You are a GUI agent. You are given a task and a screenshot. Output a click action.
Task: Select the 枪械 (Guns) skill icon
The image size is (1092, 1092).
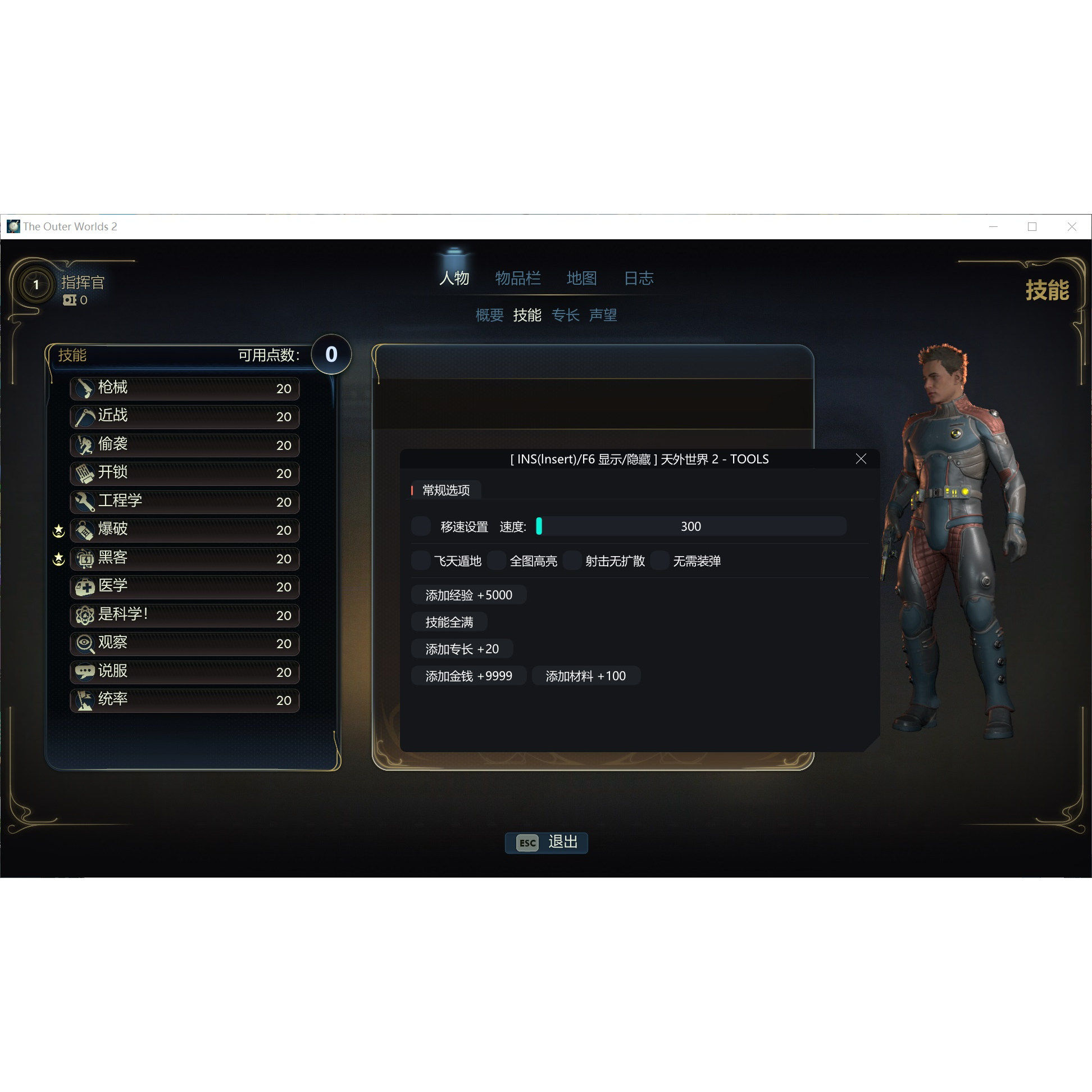point(85,389)
